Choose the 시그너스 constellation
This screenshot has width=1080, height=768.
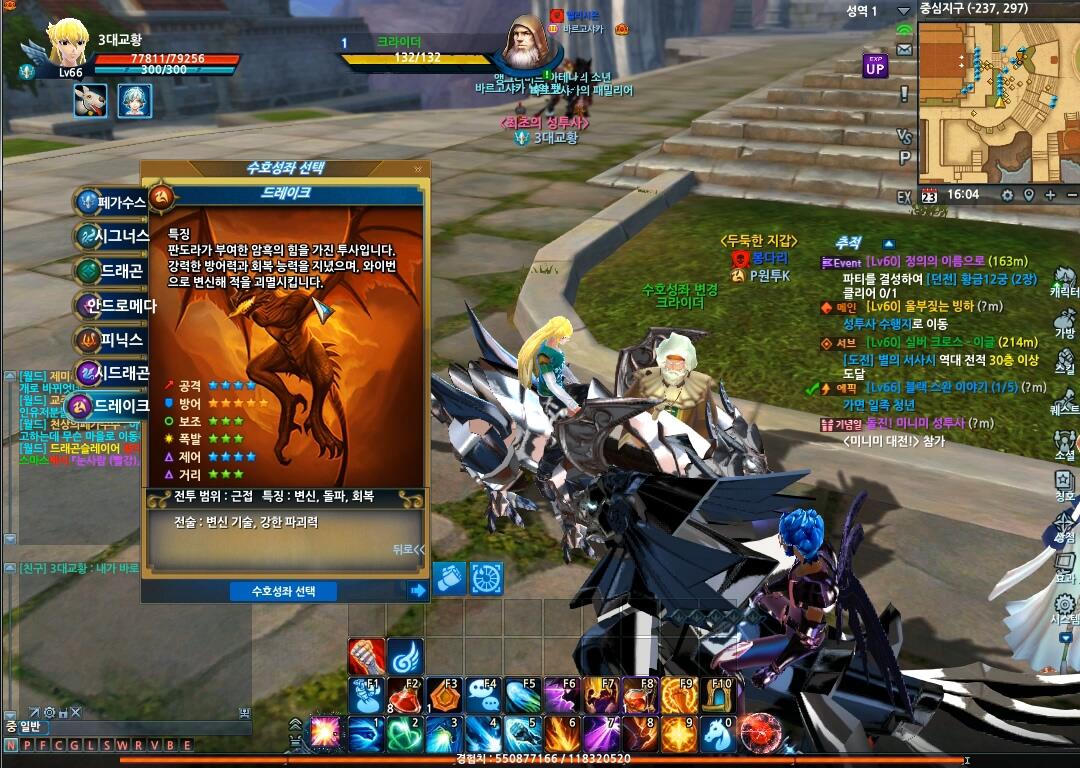[112, 237]
